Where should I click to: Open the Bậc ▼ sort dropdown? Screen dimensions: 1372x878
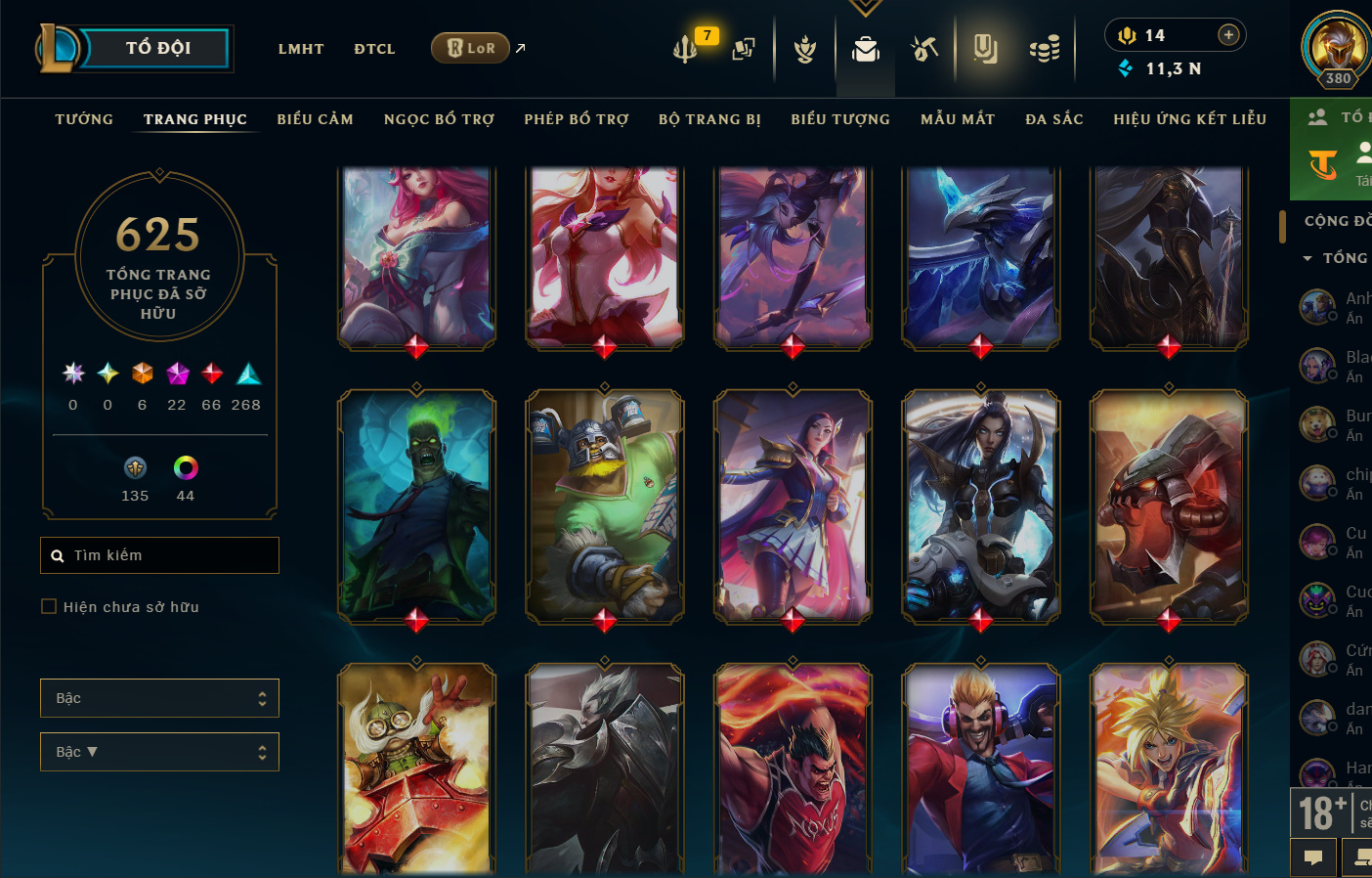point(159,752)
